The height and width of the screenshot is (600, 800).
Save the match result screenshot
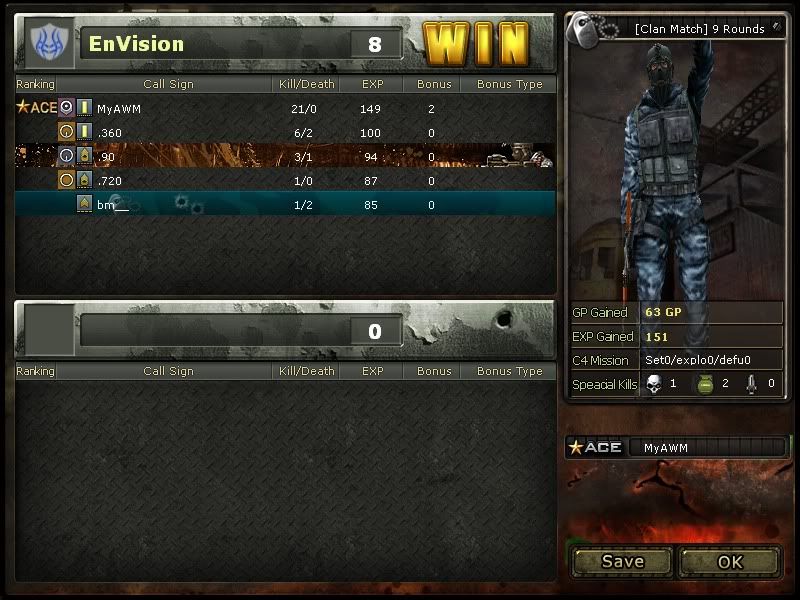click(x=622, y=561)
